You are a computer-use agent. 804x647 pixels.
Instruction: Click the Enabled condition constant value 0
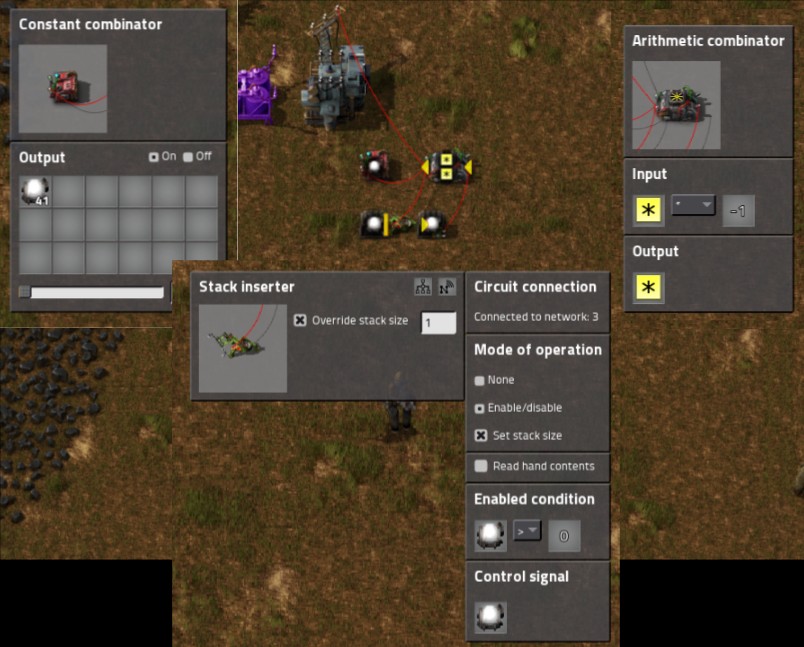pyautogui.click(x=564, y=536)
